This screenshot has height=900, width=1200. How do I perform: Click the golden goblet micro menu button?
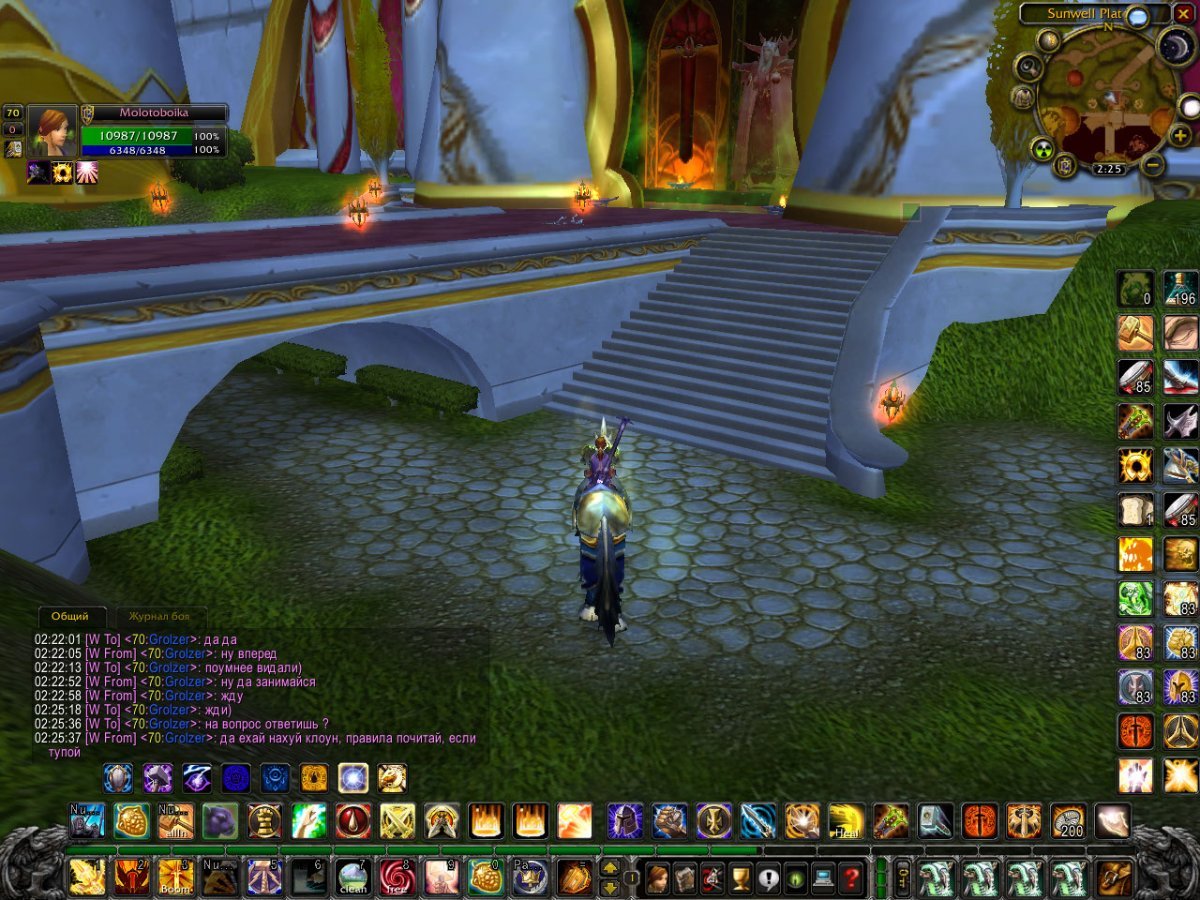741,878
